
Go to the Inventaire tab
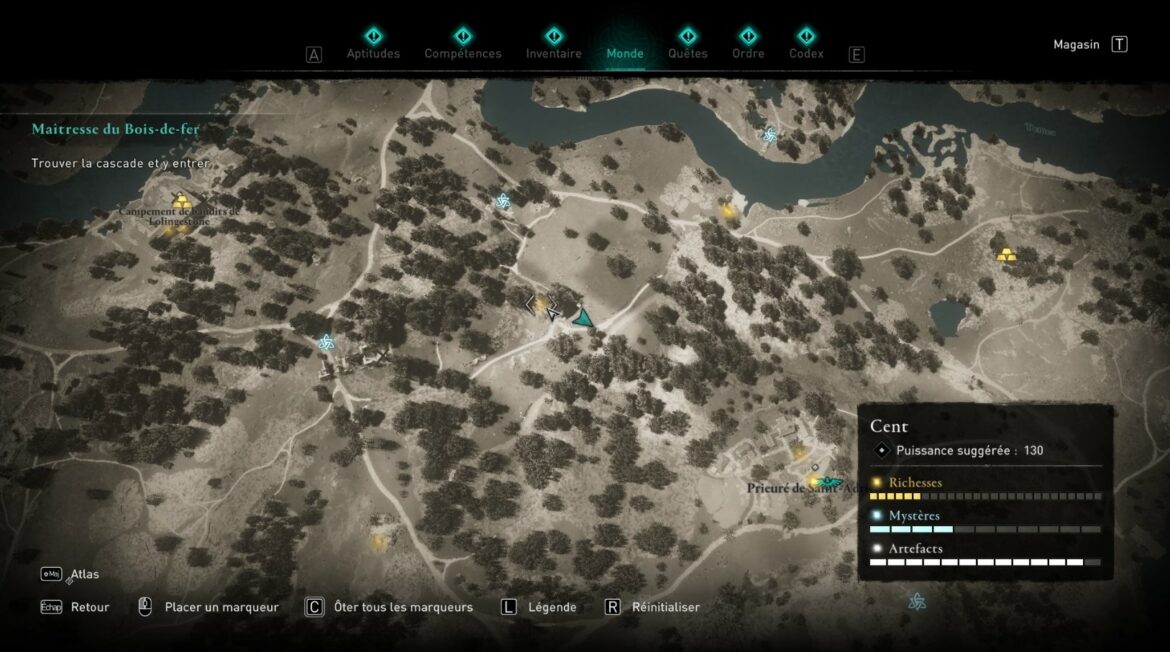pyautogui.click(x=554, y=53)
